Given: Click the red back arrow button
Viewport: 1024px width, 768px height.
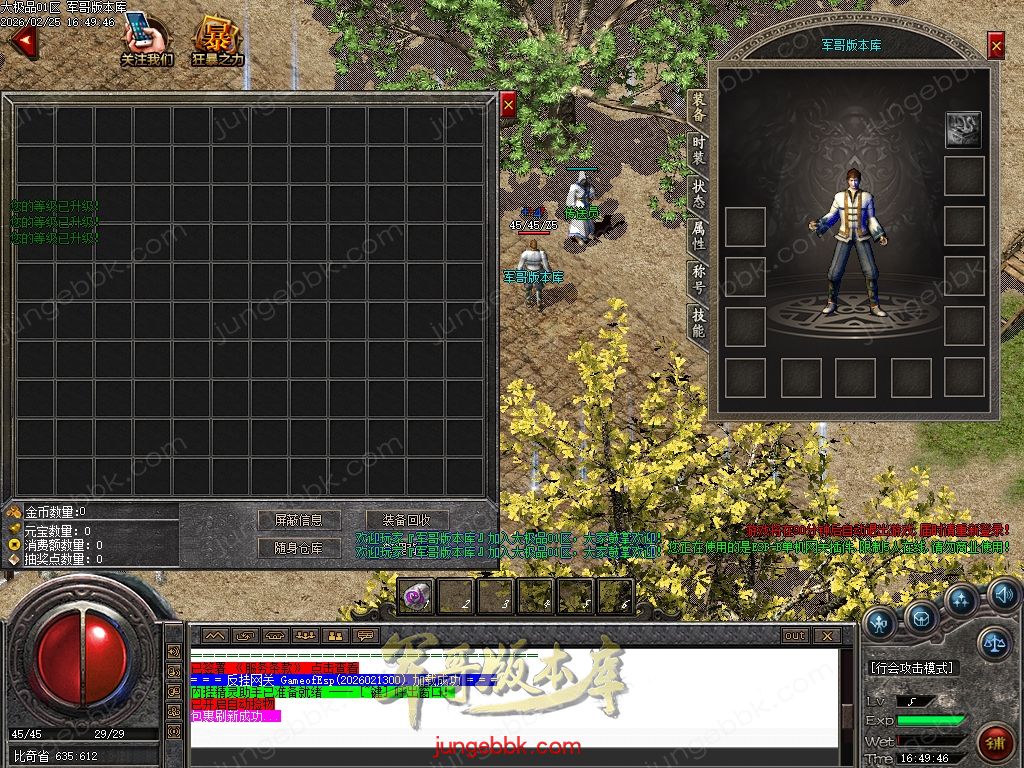Looking at the screenshot, I should [x=22, y=42].
